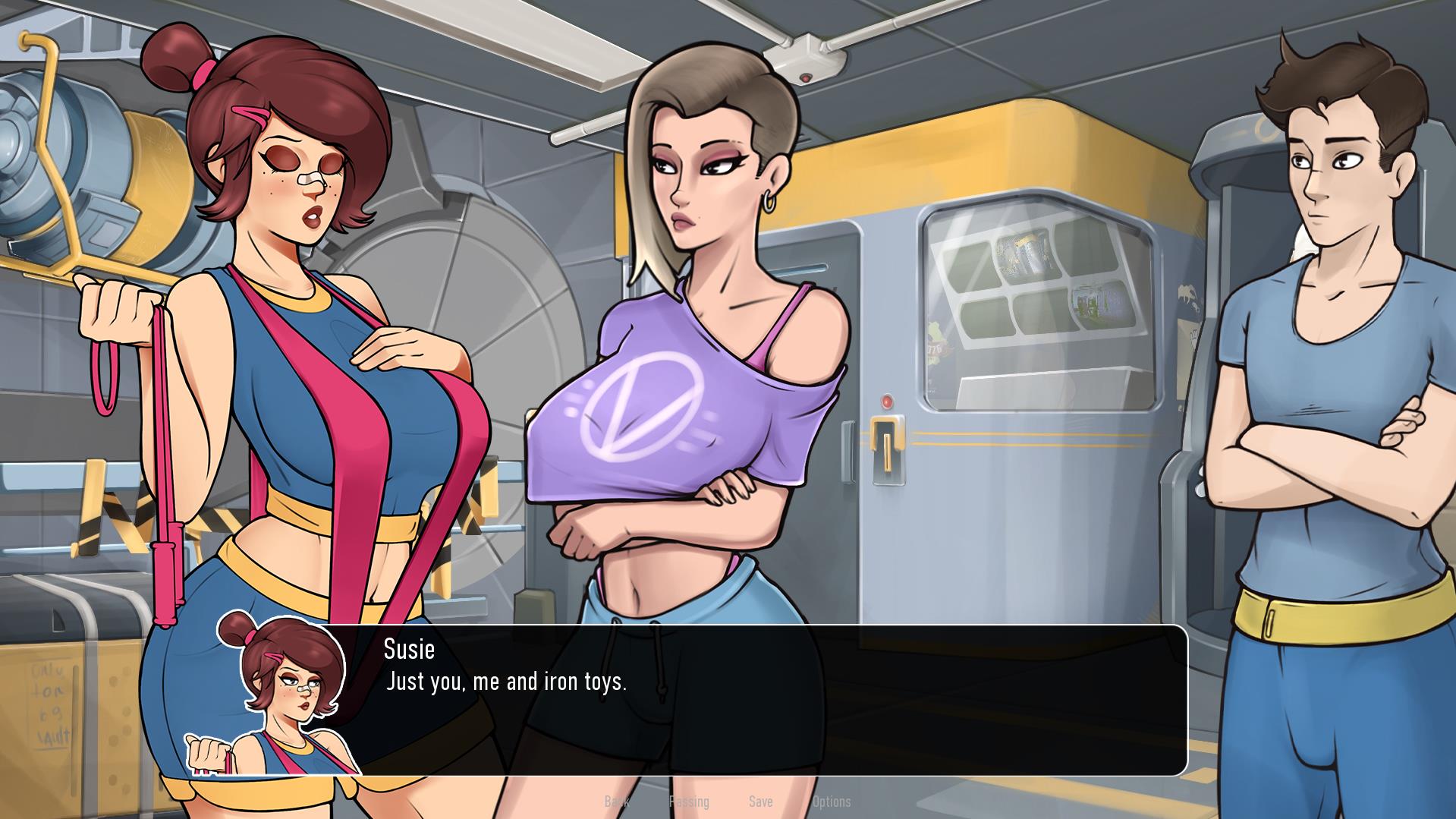Click the speaker name Susie

[409, 650]
